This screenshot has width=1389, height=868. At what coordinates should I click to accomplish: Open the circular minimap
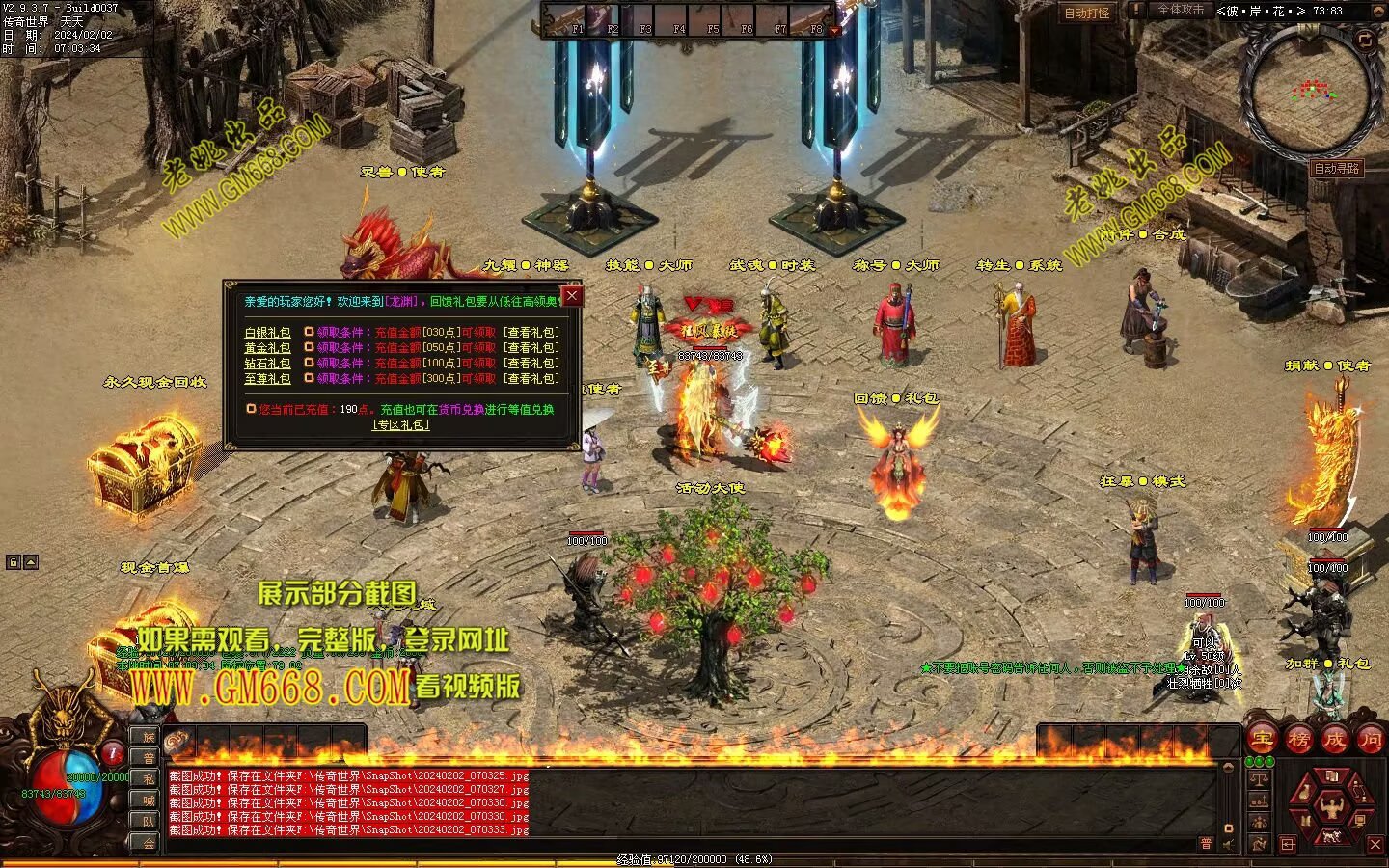(x=1310, y=90)
